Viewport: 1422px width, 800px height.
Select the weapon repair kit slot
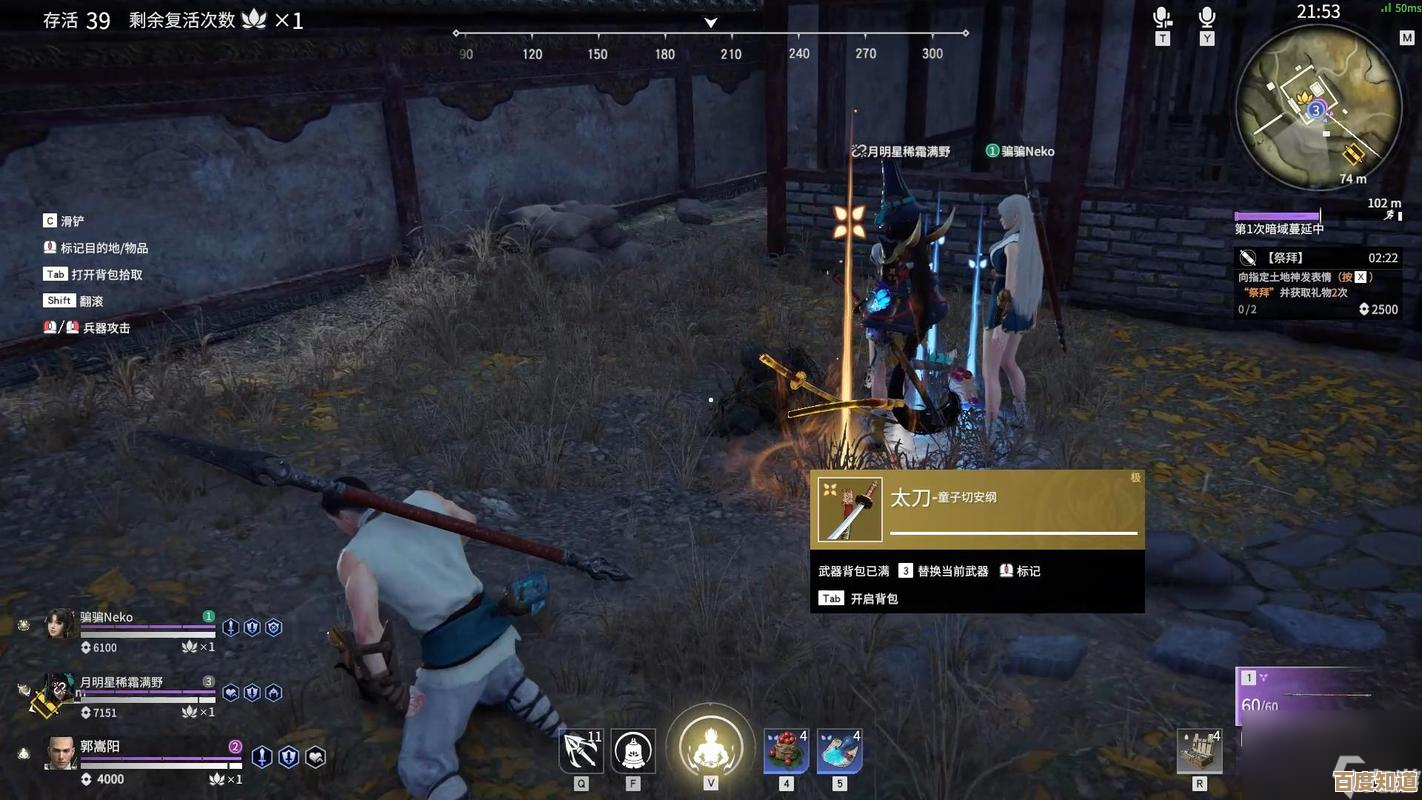pos(1199,752)
